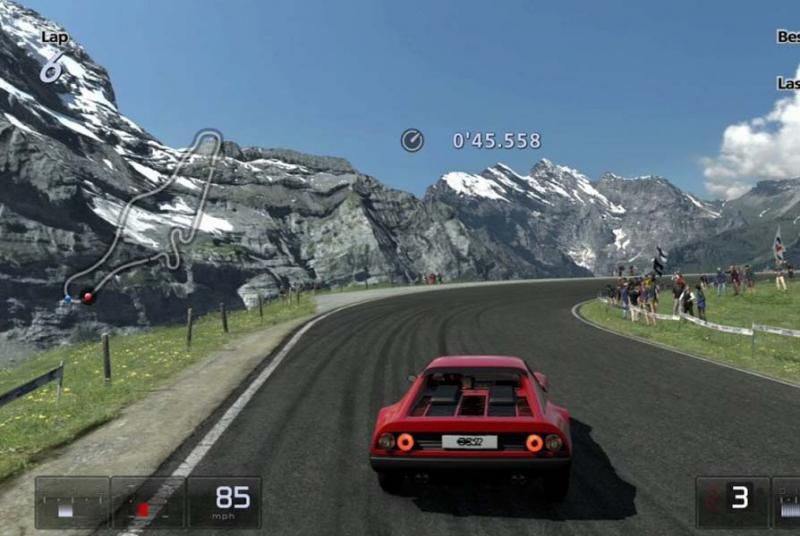Viewport: 800px width, 536px height.
Task: Select the blue start marker on the minimap
Action: coord(68,298)
